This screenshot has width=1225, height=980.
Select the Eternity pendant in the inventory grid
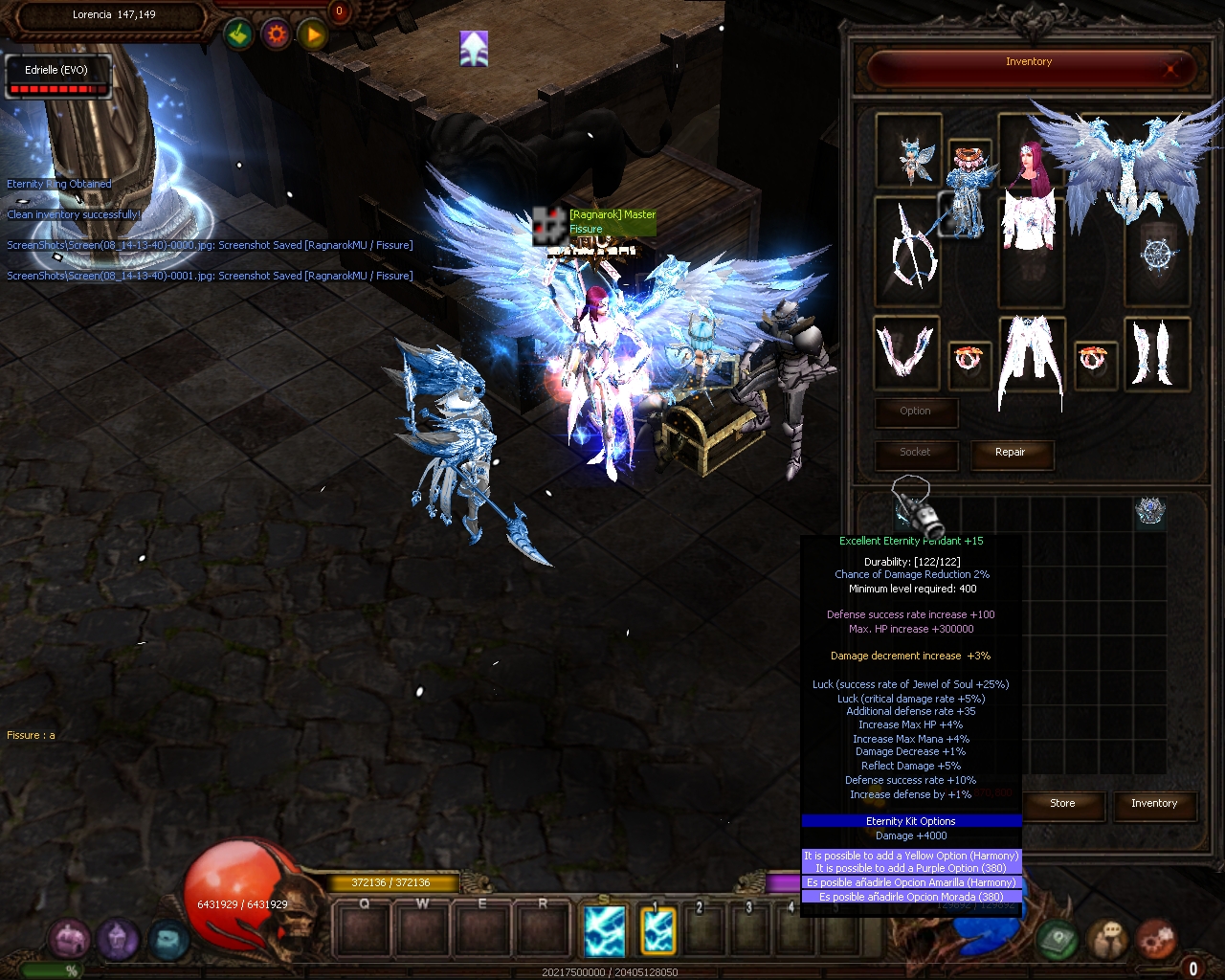pos(1149,512)
